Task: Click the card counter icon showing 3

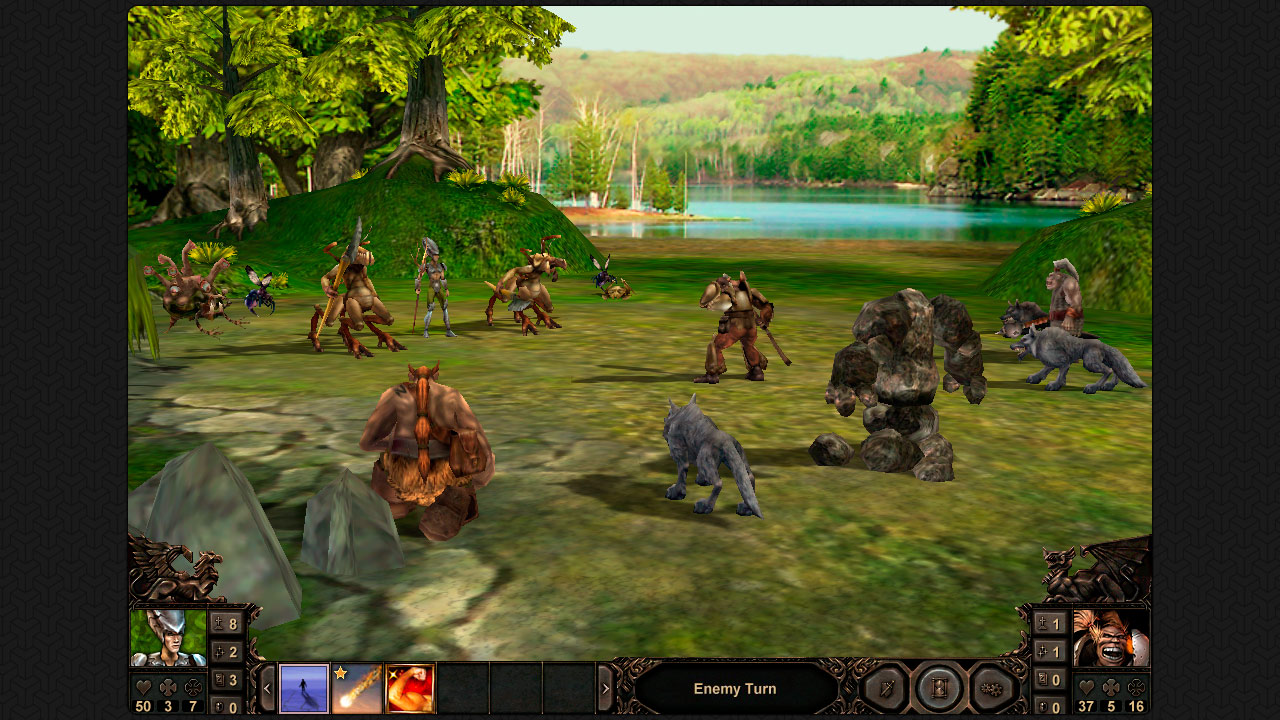Action: (x=218, y=679)
